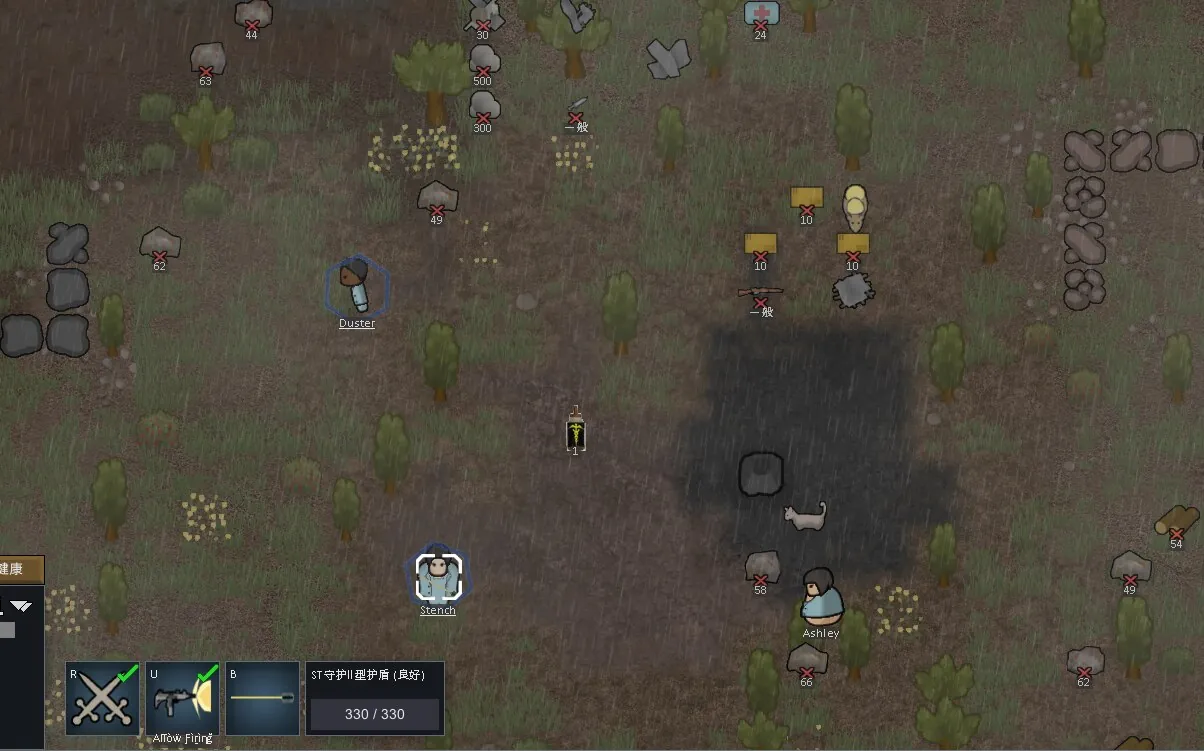Toggle the Allow Firing command
The image size is (1204, 751).
click(x=182, y=698)
